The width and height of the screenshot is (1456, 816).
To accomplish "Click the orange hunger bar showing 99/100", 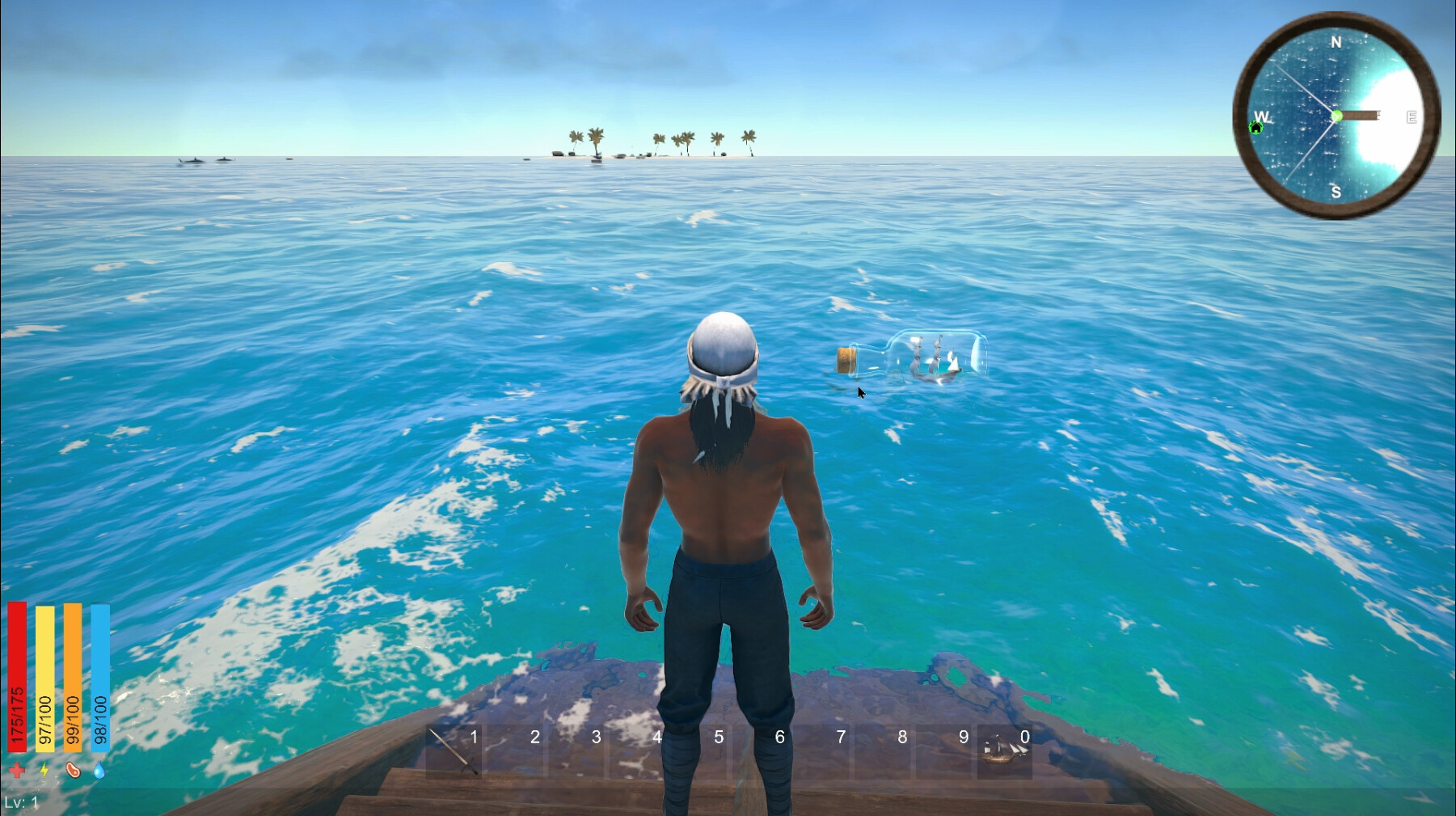I will pos(71,679).
